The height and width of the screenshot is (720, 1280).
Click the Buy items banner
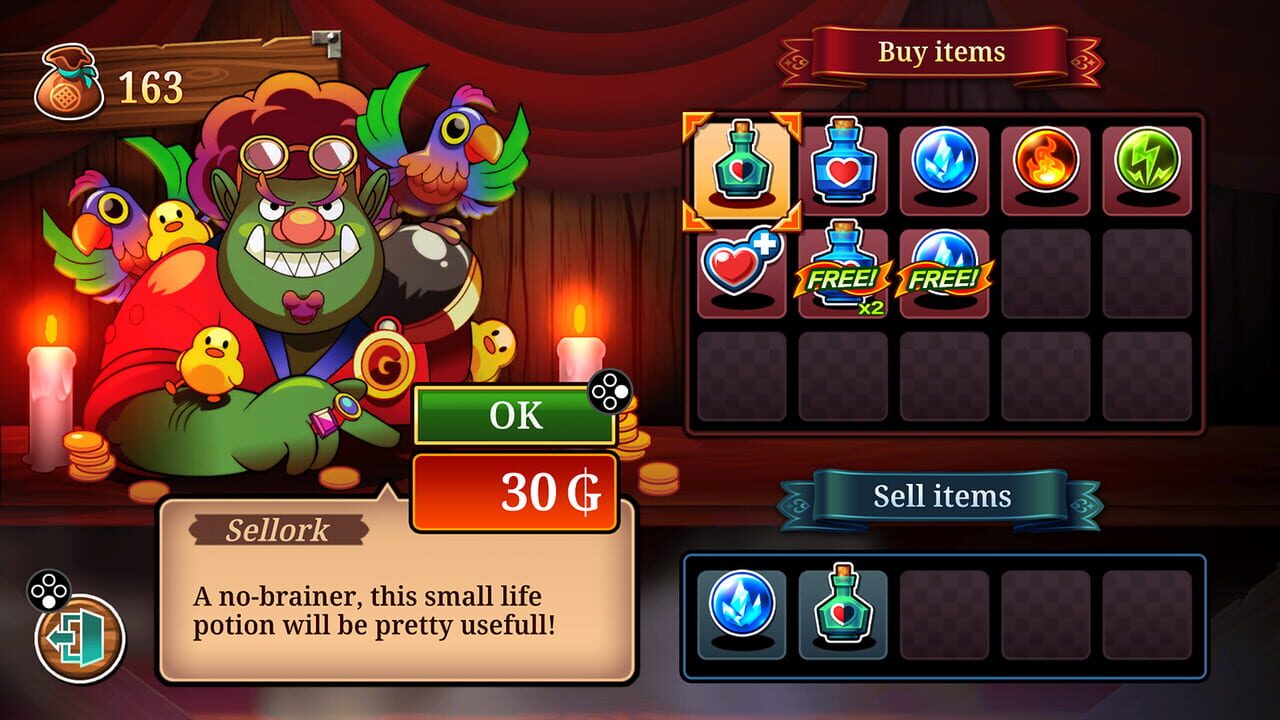[x=940, y=54]
